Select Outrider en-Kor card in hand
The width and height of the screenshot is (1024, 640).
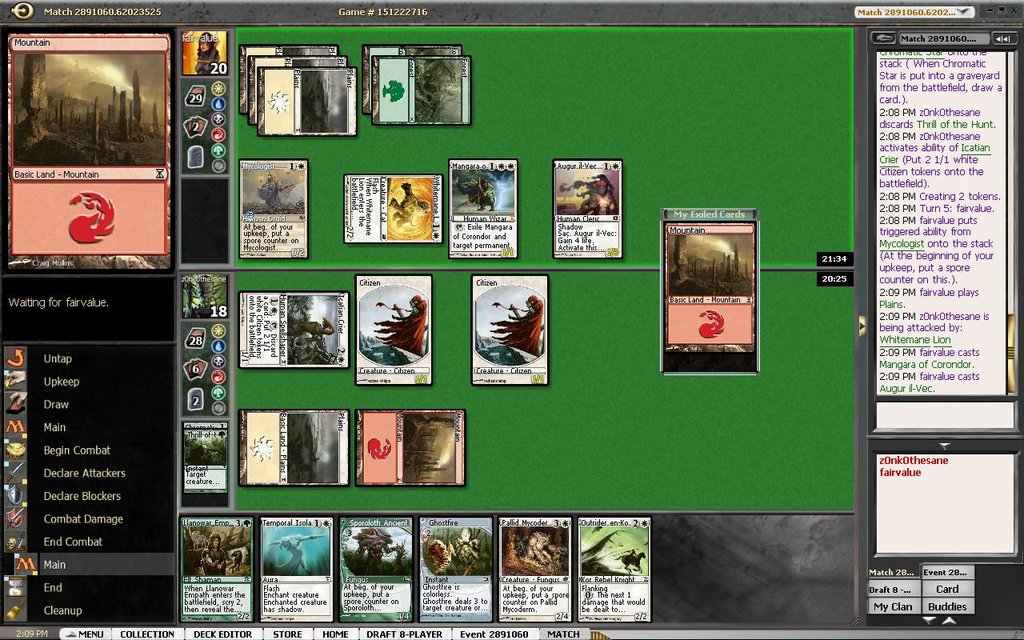pyautogui.click(x=613, y=568)
